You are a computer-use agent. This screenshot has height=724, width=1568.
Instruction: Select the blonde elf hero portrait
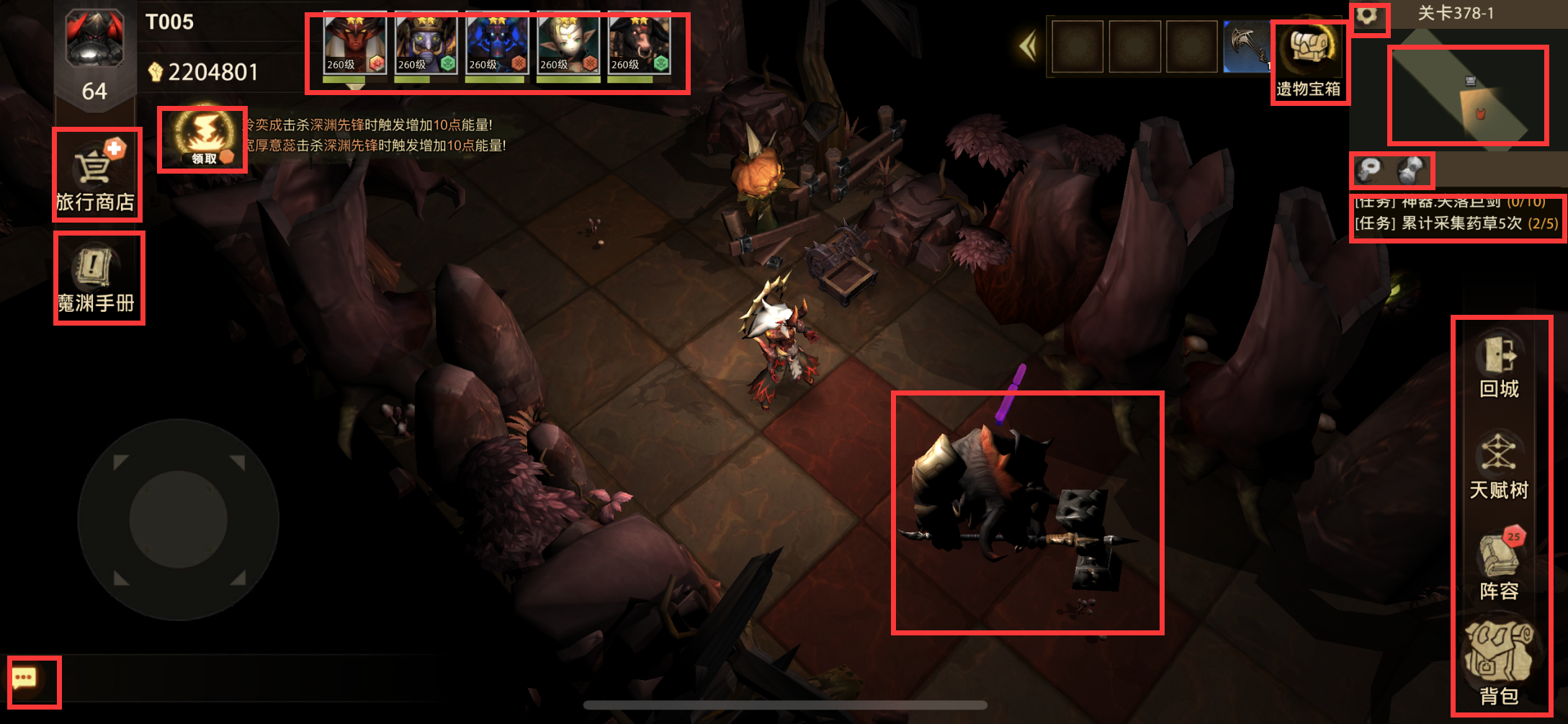[568, 45]
